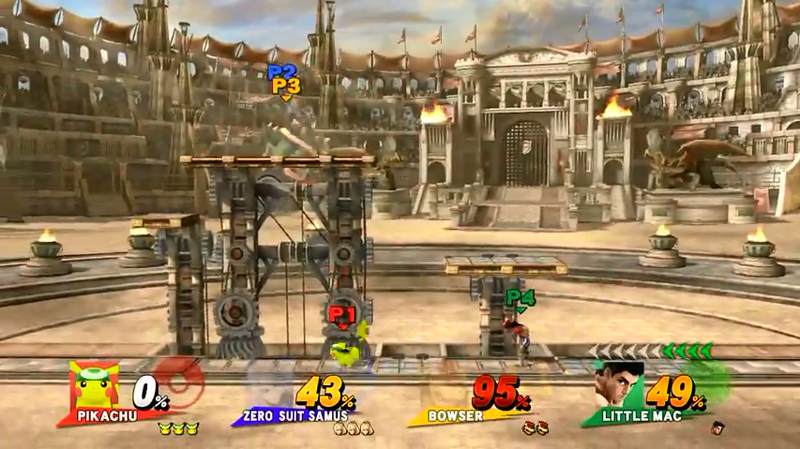This screenshot has height=449, width=800.
Task: Select Little Mac's stock life icon
Action: pos(716,428)
